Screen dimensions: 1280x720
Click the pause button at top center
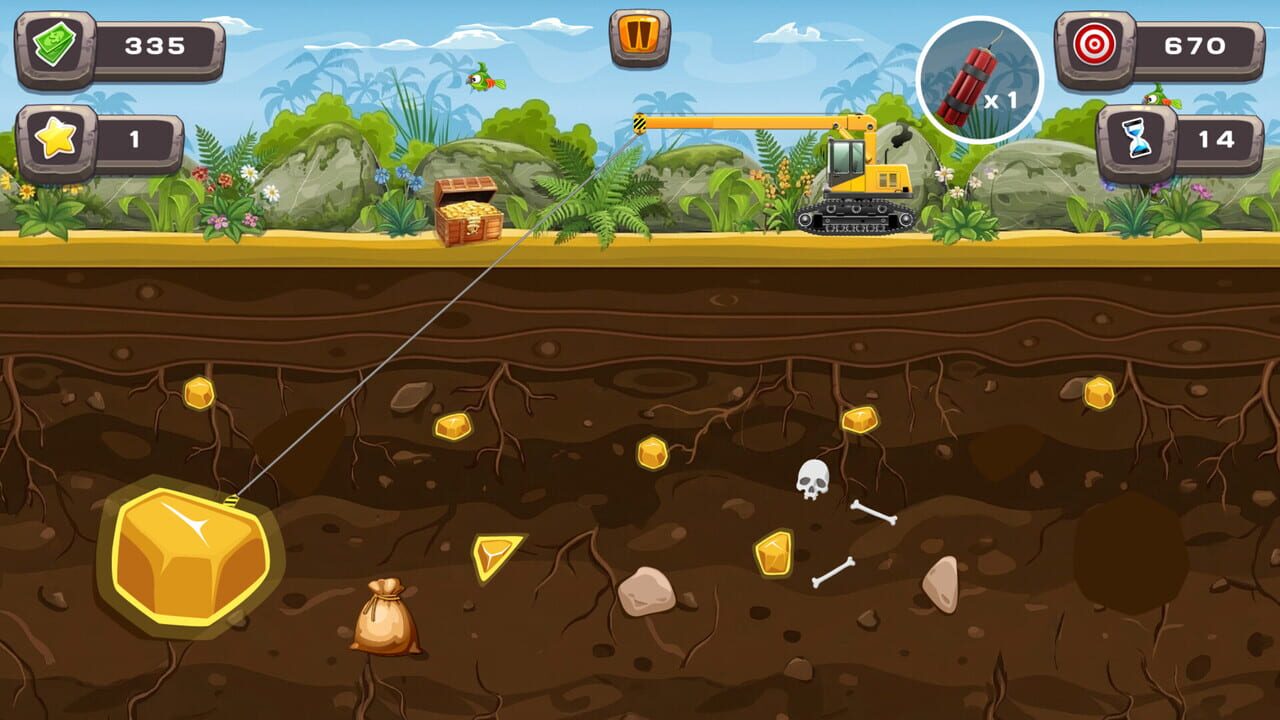pyautogui.click(x=640, y=38)
